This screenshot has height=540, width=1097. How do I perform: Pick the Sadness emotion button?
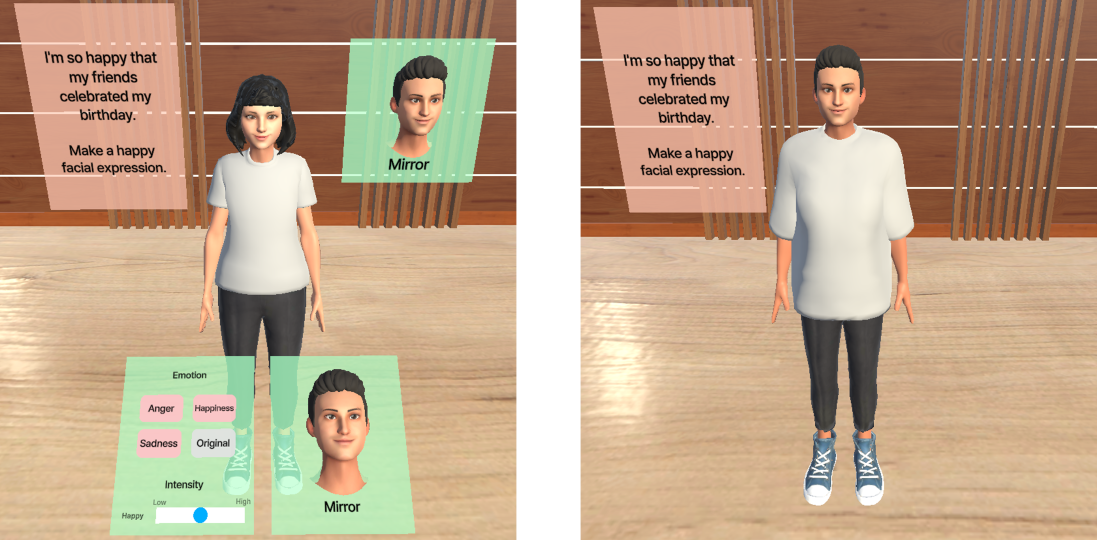(x=159, y=443)
